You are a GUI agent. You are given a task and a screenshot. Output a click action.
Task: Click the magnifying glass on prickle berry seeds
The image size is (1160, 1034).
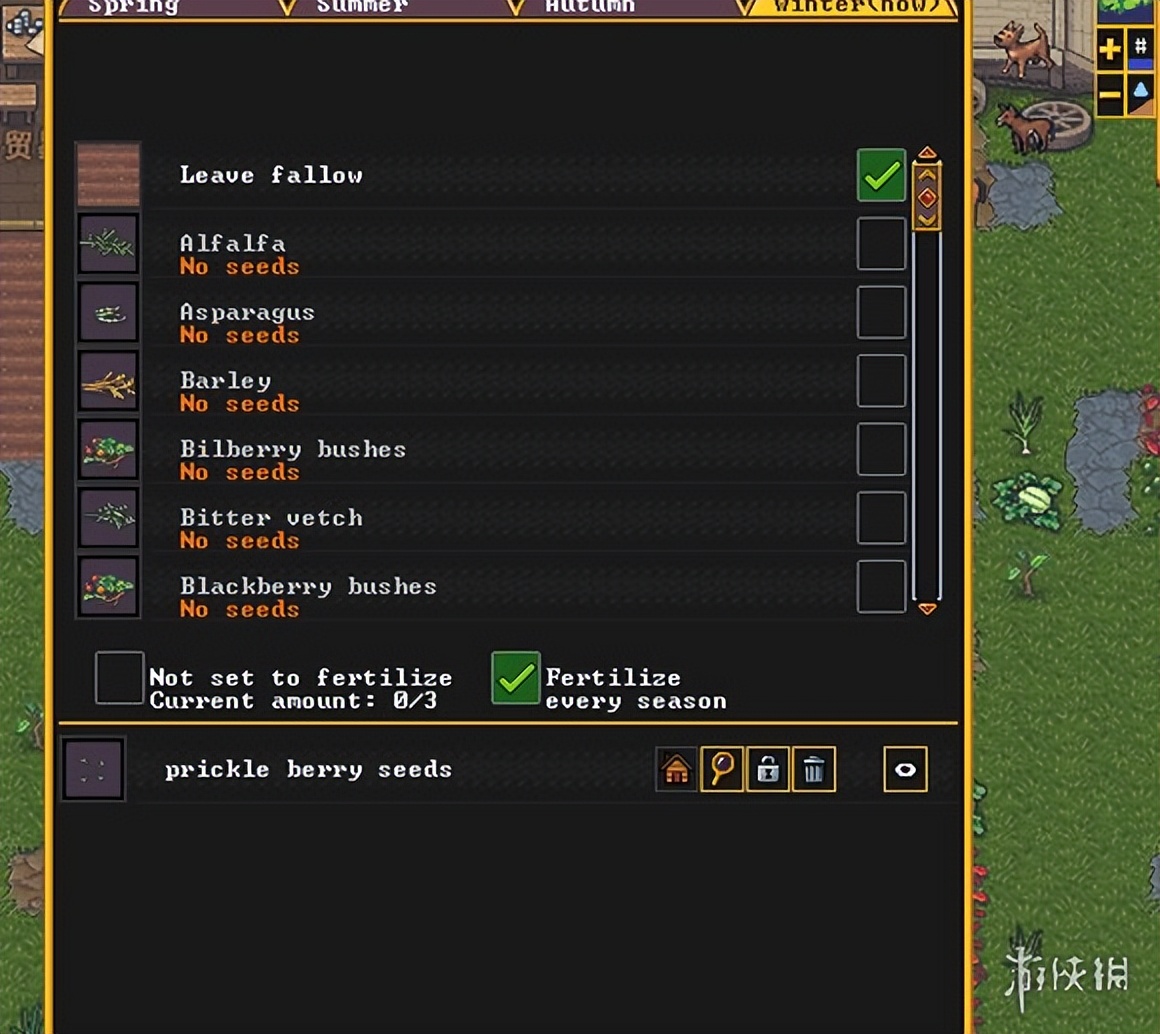(x=722, y=769)
